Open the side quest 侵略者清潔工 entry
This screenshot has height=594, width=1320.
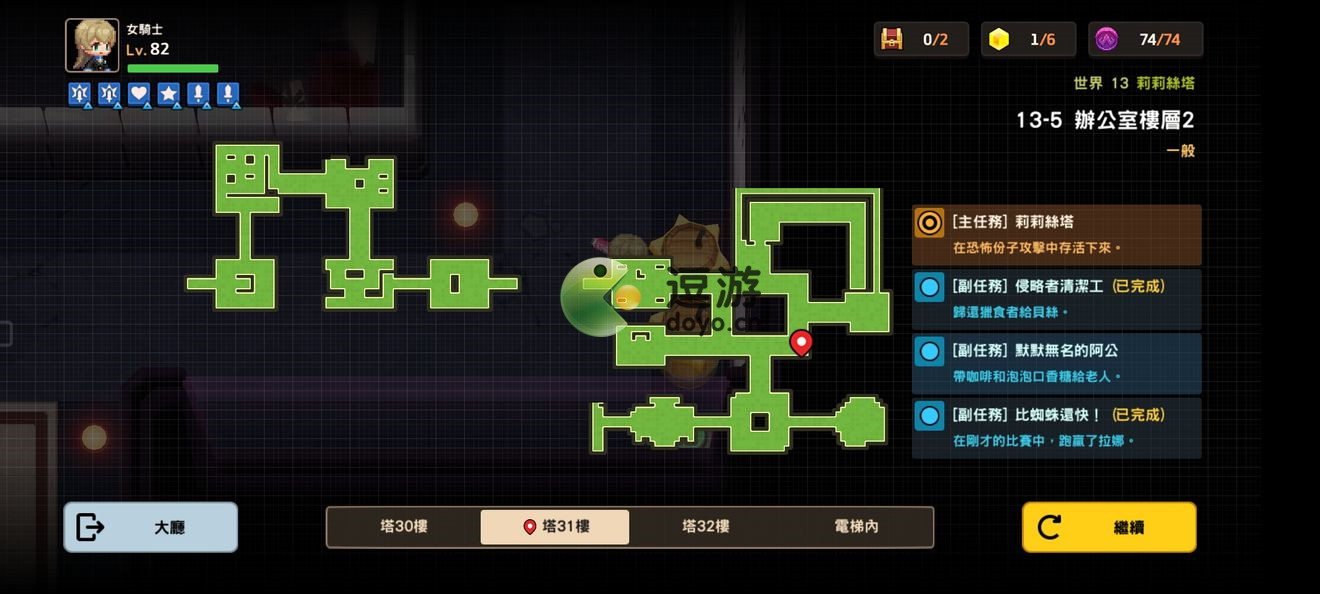coord(1056,298)
